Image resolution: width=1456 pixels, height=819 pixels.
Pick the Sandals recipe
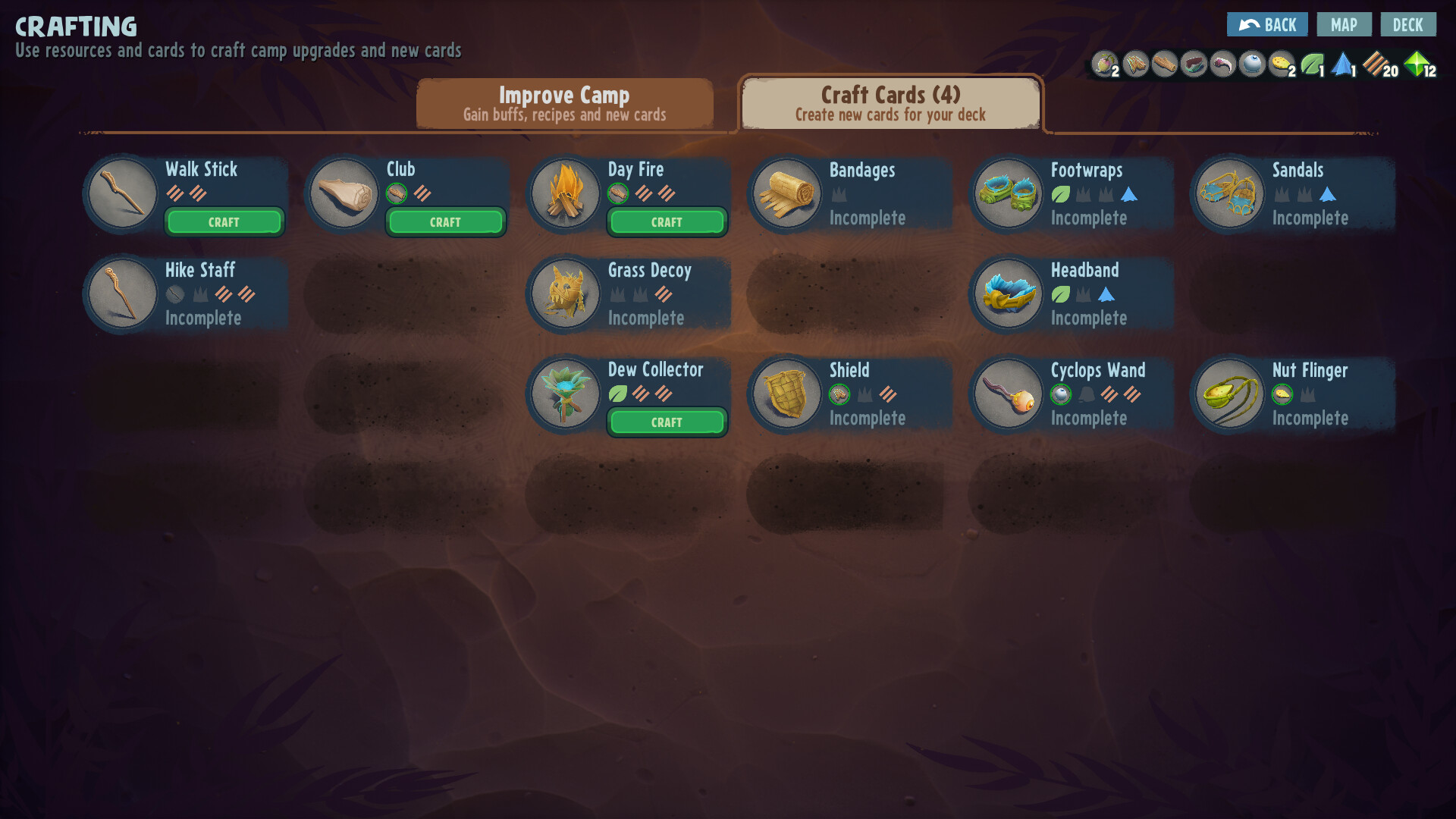click(1292, 194)
